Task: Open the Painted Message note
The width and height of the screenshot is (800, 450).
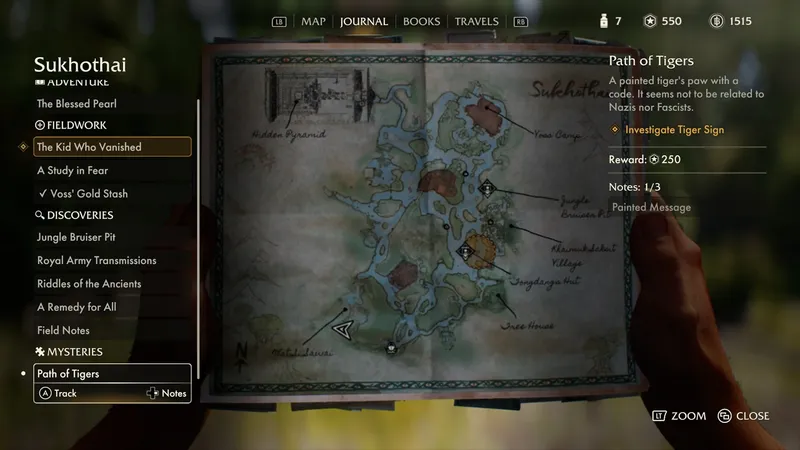Action: click(x=651, y=208)
